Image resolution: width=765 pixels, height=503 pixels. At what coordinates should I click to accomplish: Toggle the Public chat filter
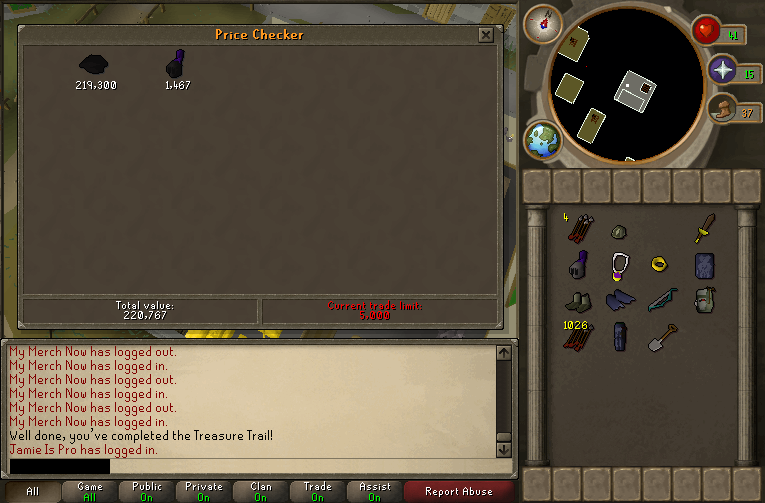tap(147, 491)
